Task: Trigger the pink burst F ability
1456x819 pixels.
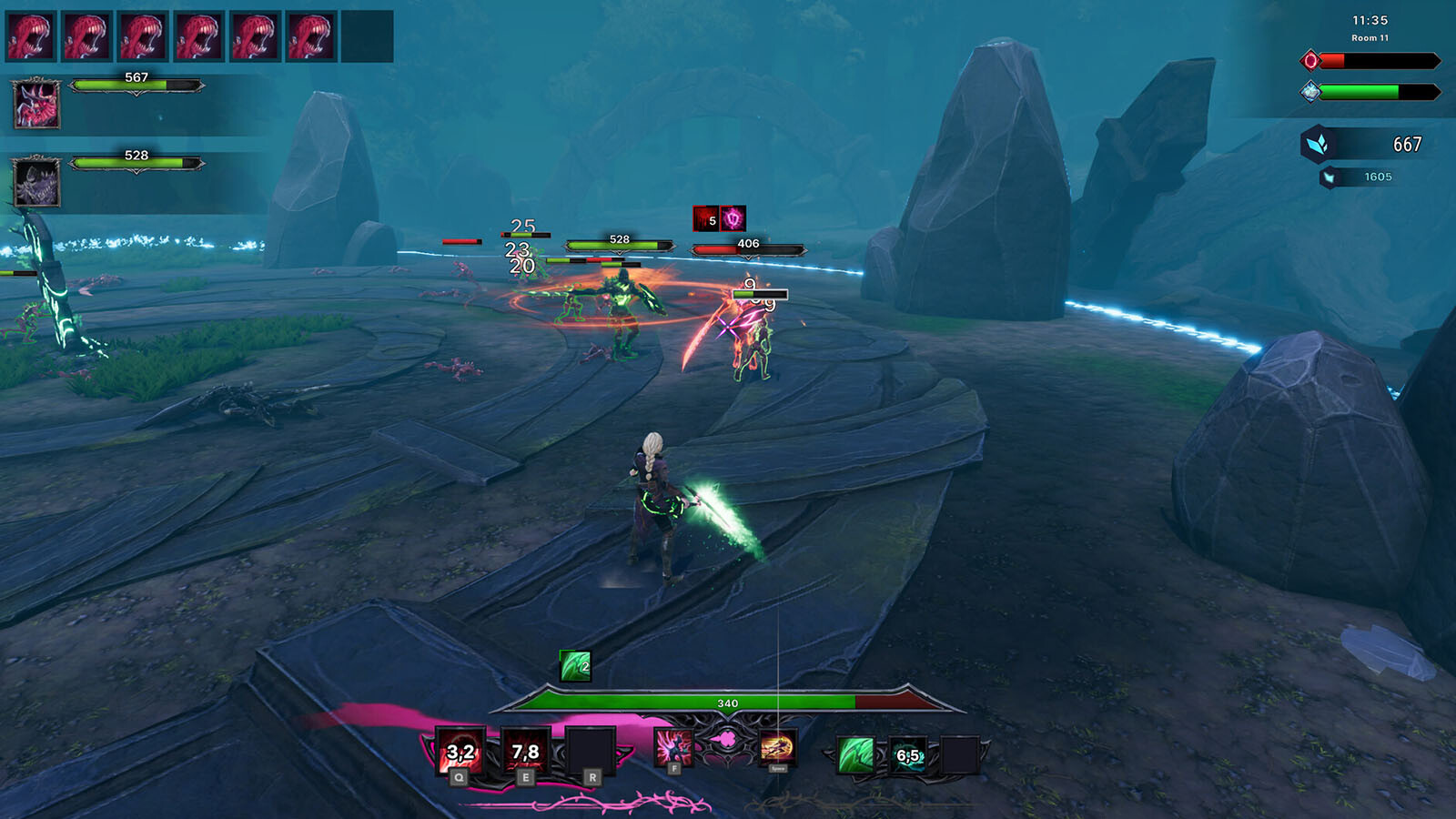Action: click(673, 748)
